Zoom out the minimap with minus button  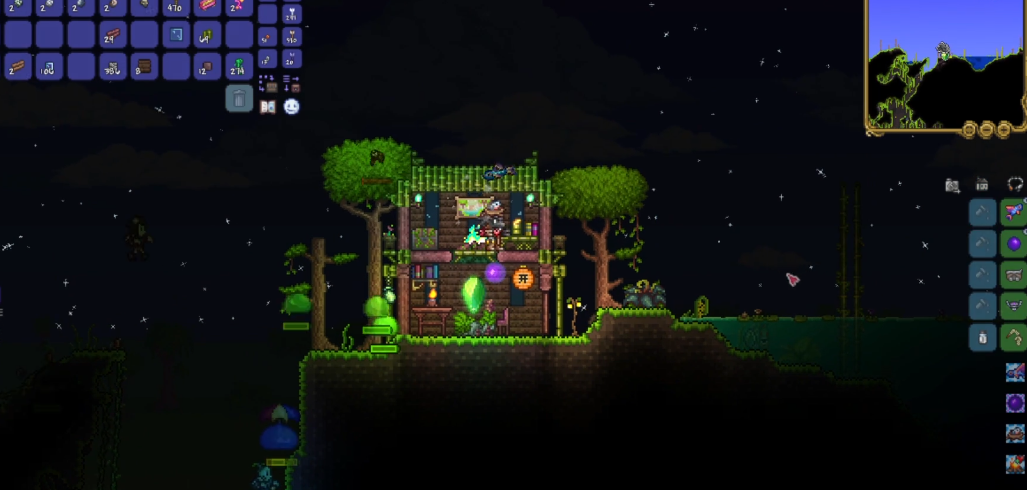click(x=986, y=130)
